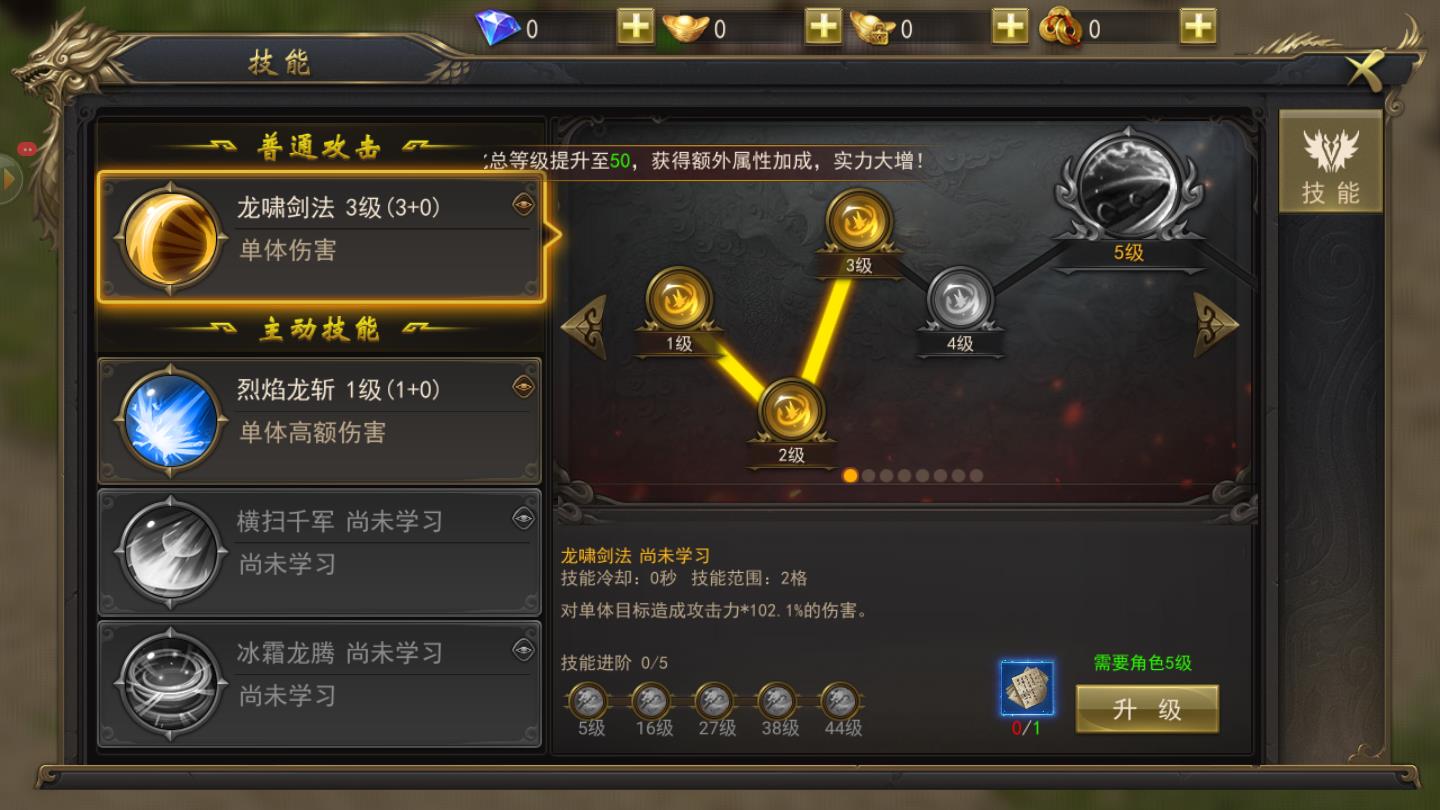Open the 普通攻击 section header
The height and width of the screenshot is (810, 1440).
[x=319, y=144]
